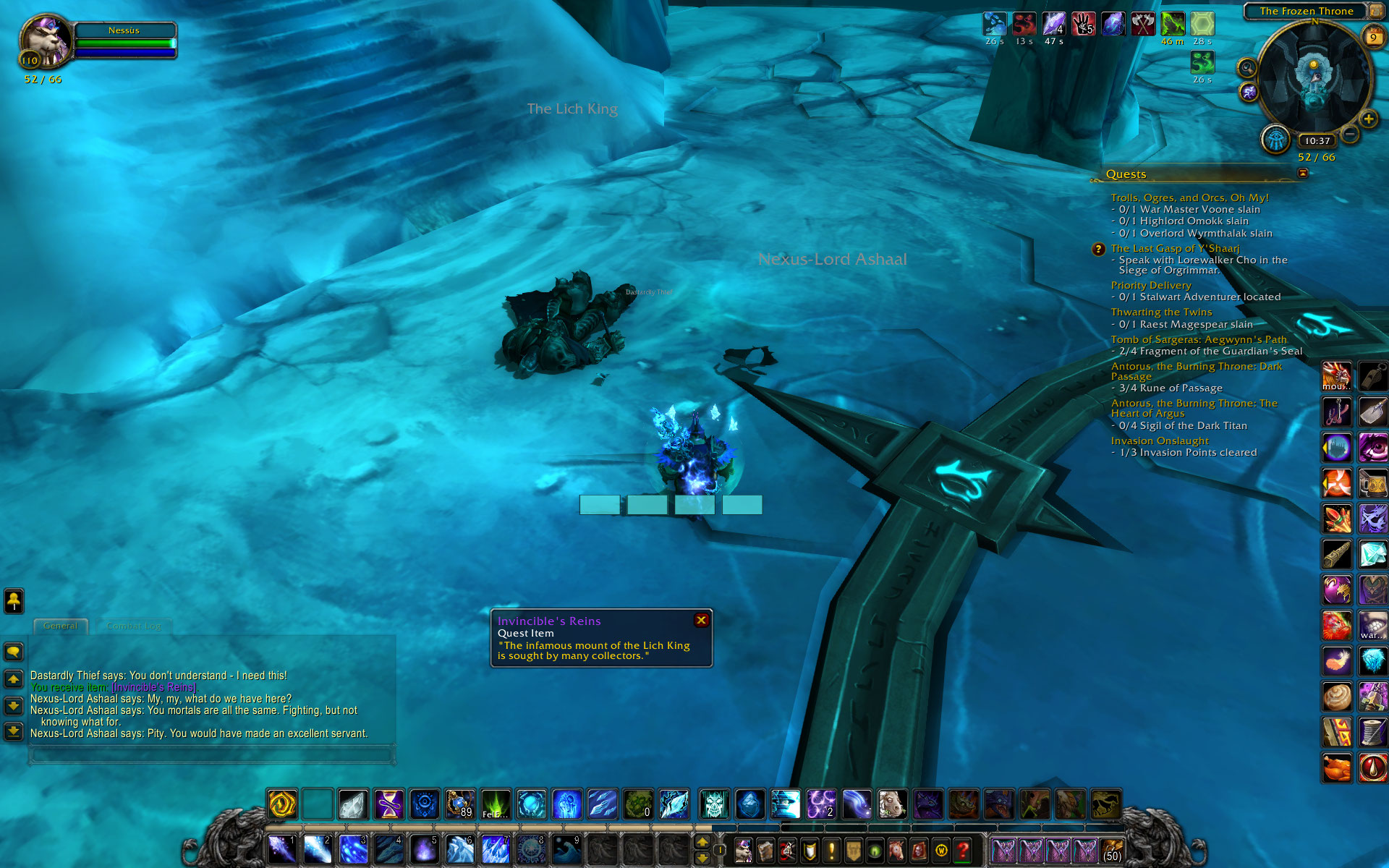
Task: Collapse the Quests objective tracker
Action: coord(1303,173)
